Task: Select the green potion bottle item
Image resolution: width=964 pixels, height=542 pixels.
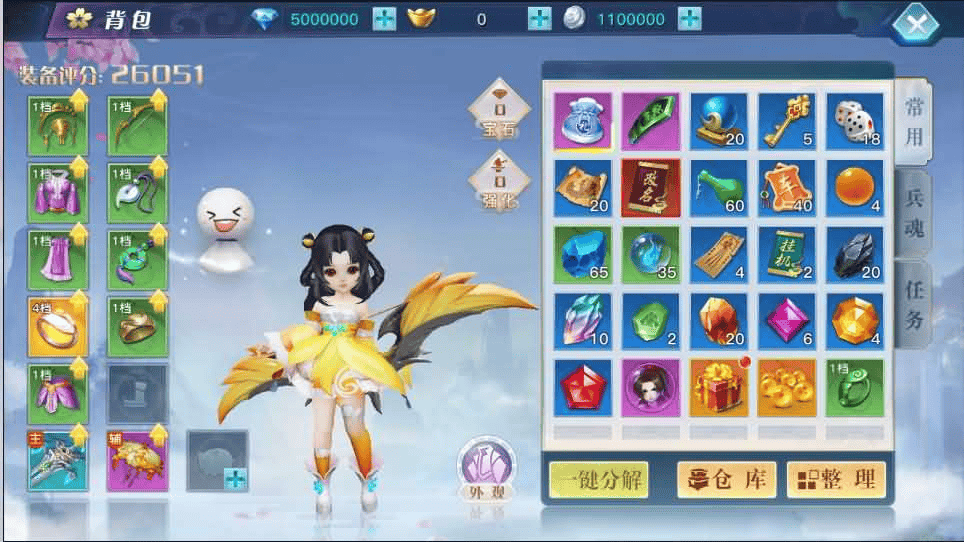Action: tap(718, 188)
